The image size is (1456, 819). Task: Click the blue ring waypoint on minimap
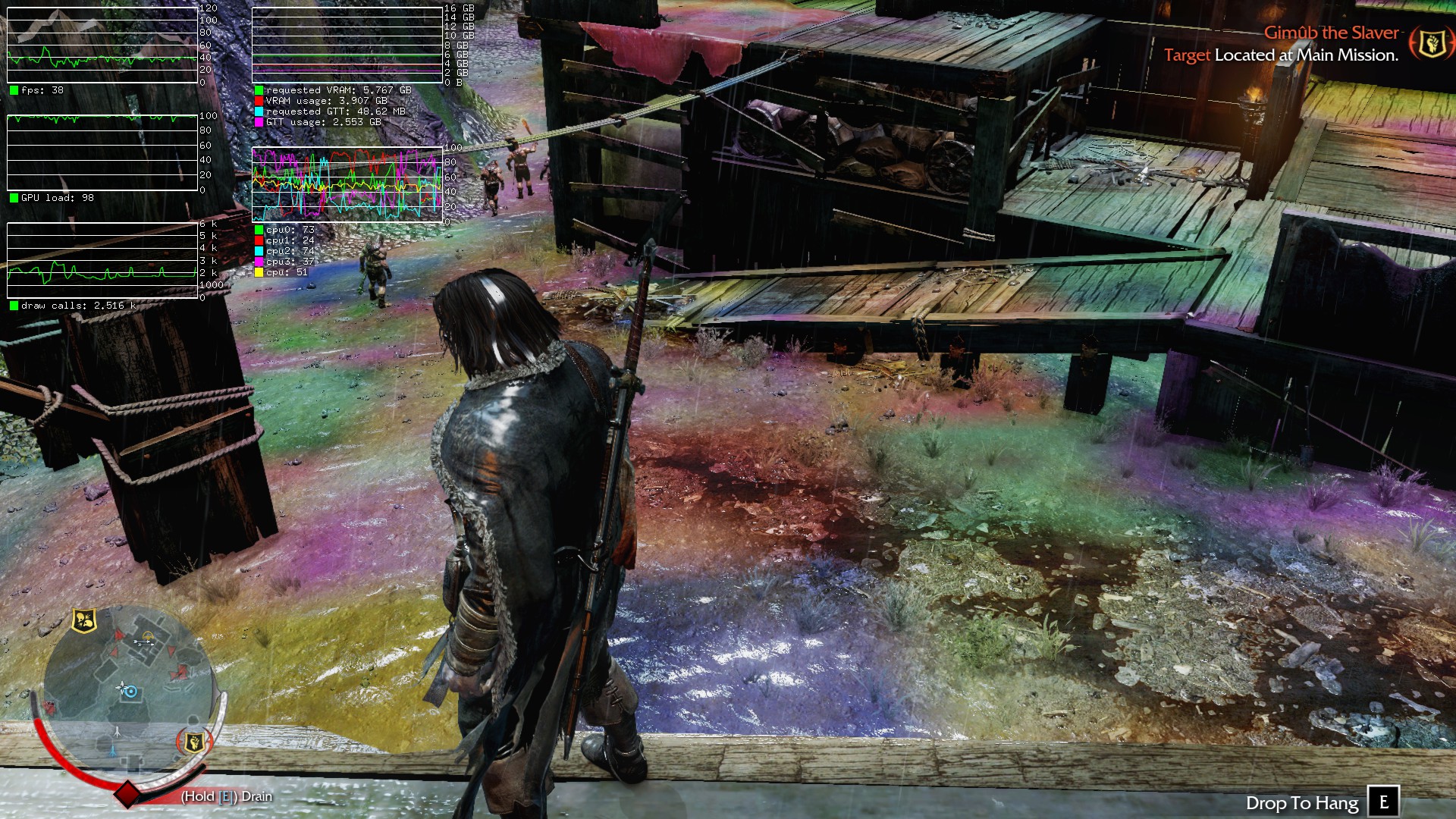point(131,692)
